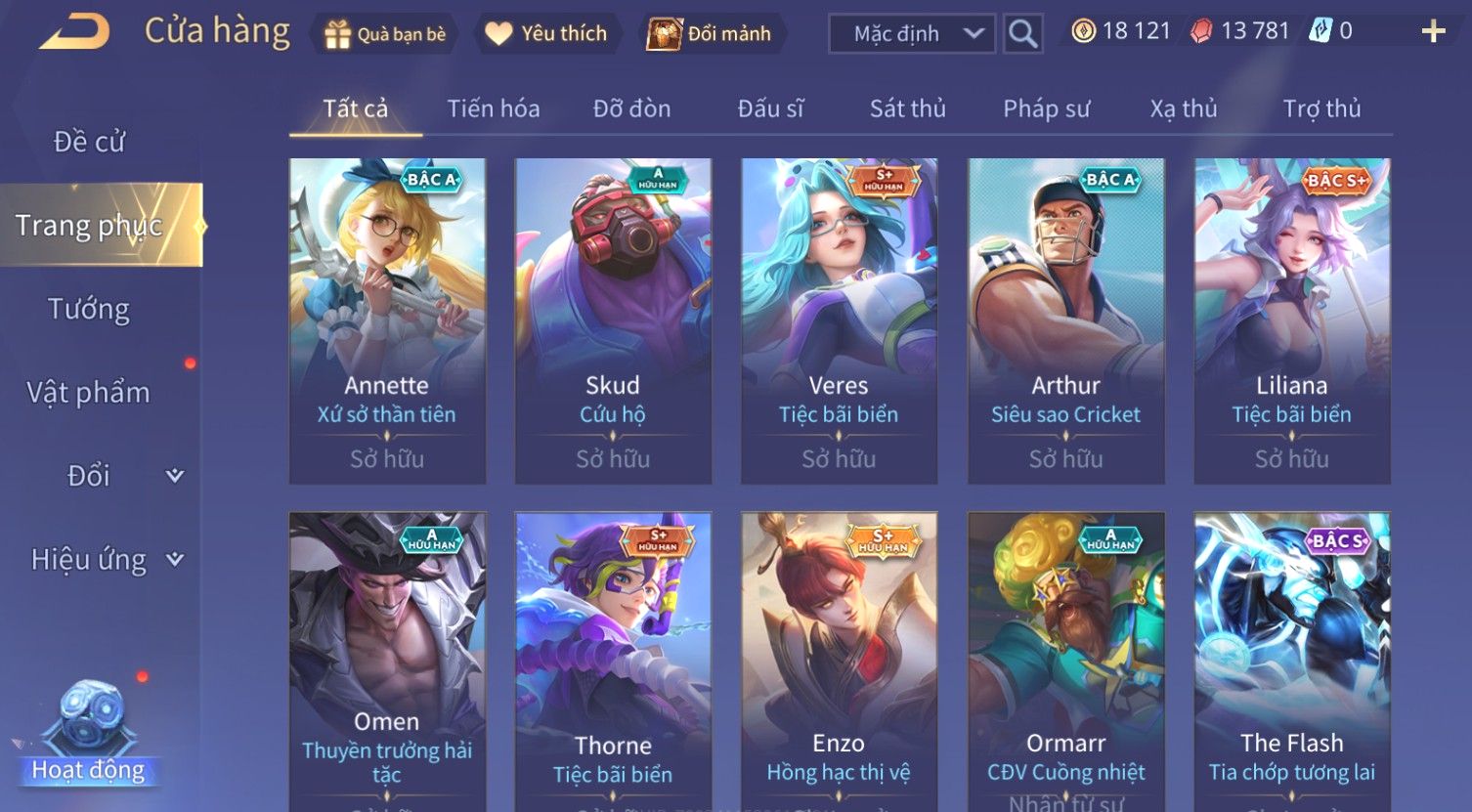The image size is (1472, 812).
Task: Open Quà bạn bè gift section
Action: [x=385, y=34]
